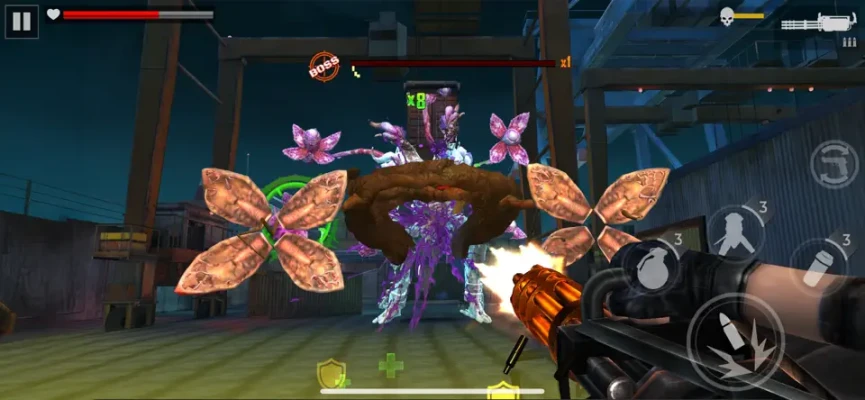Use the green cross health pickup
Image resolution: width=865 pixels, height=400 pixels.
pyautogui.click(x=391, y=365)
